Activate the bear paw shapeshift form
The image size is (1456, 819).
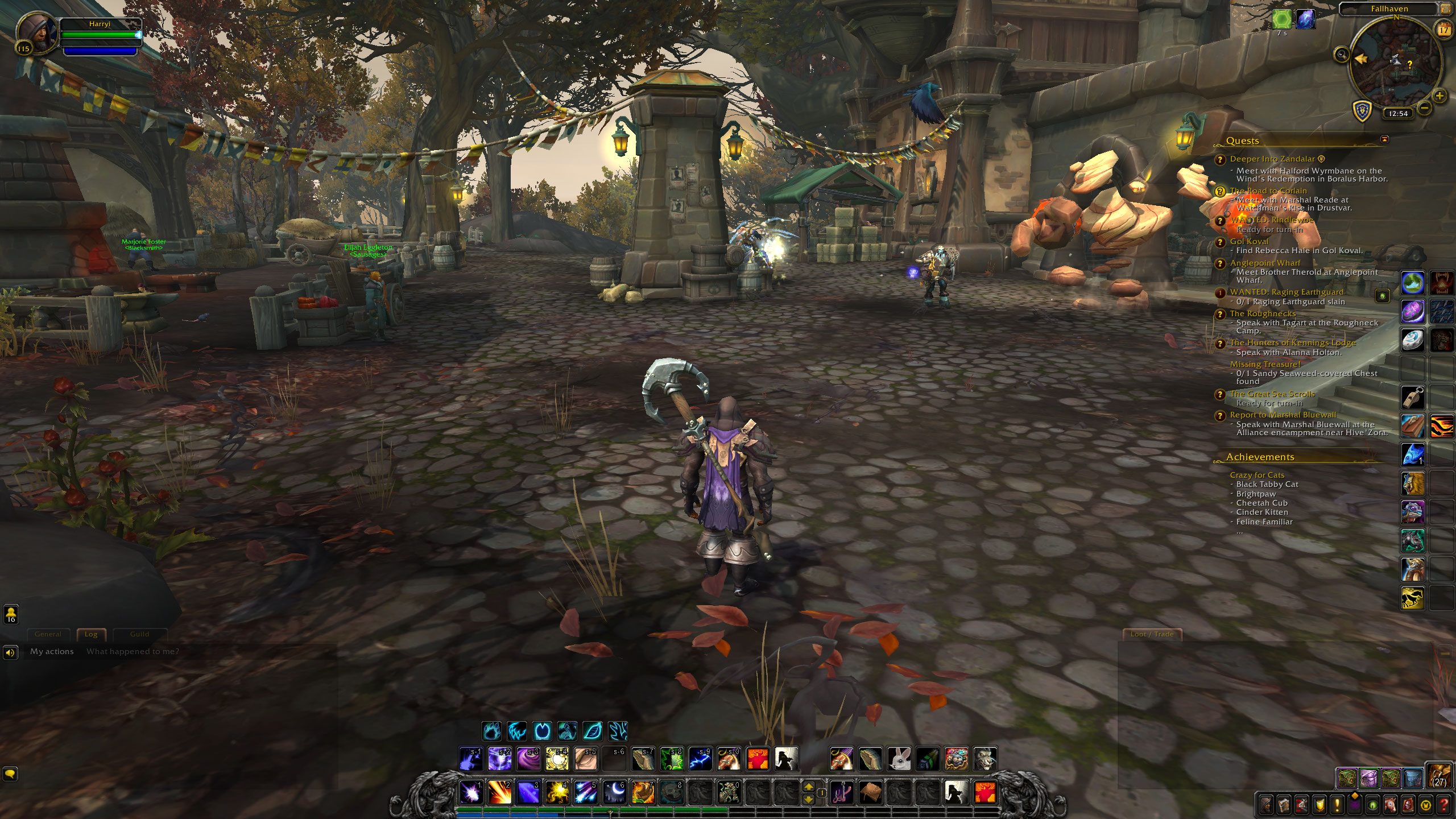[x=492, y=731]
